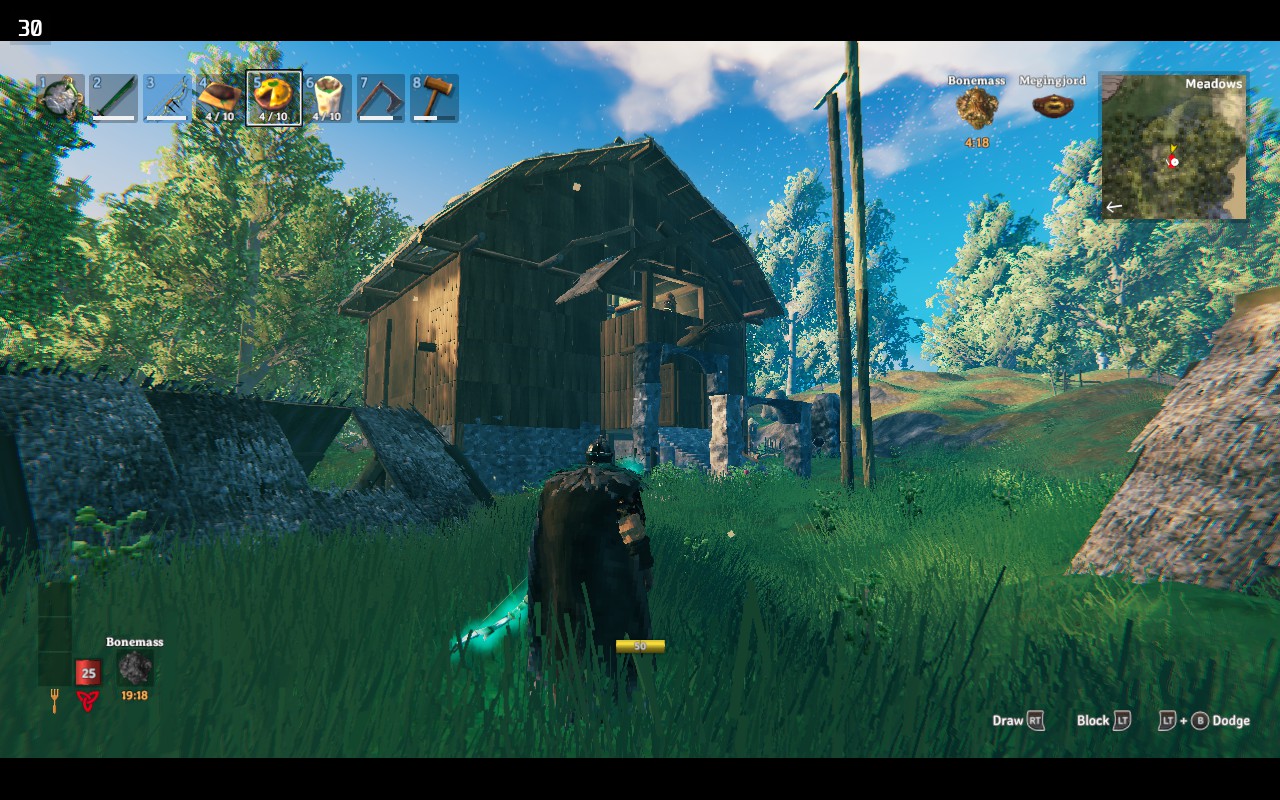This screenshot has width=1280, height=800.
Task: Select the round shield in hotbar slot 1
Action: [60, 98]
